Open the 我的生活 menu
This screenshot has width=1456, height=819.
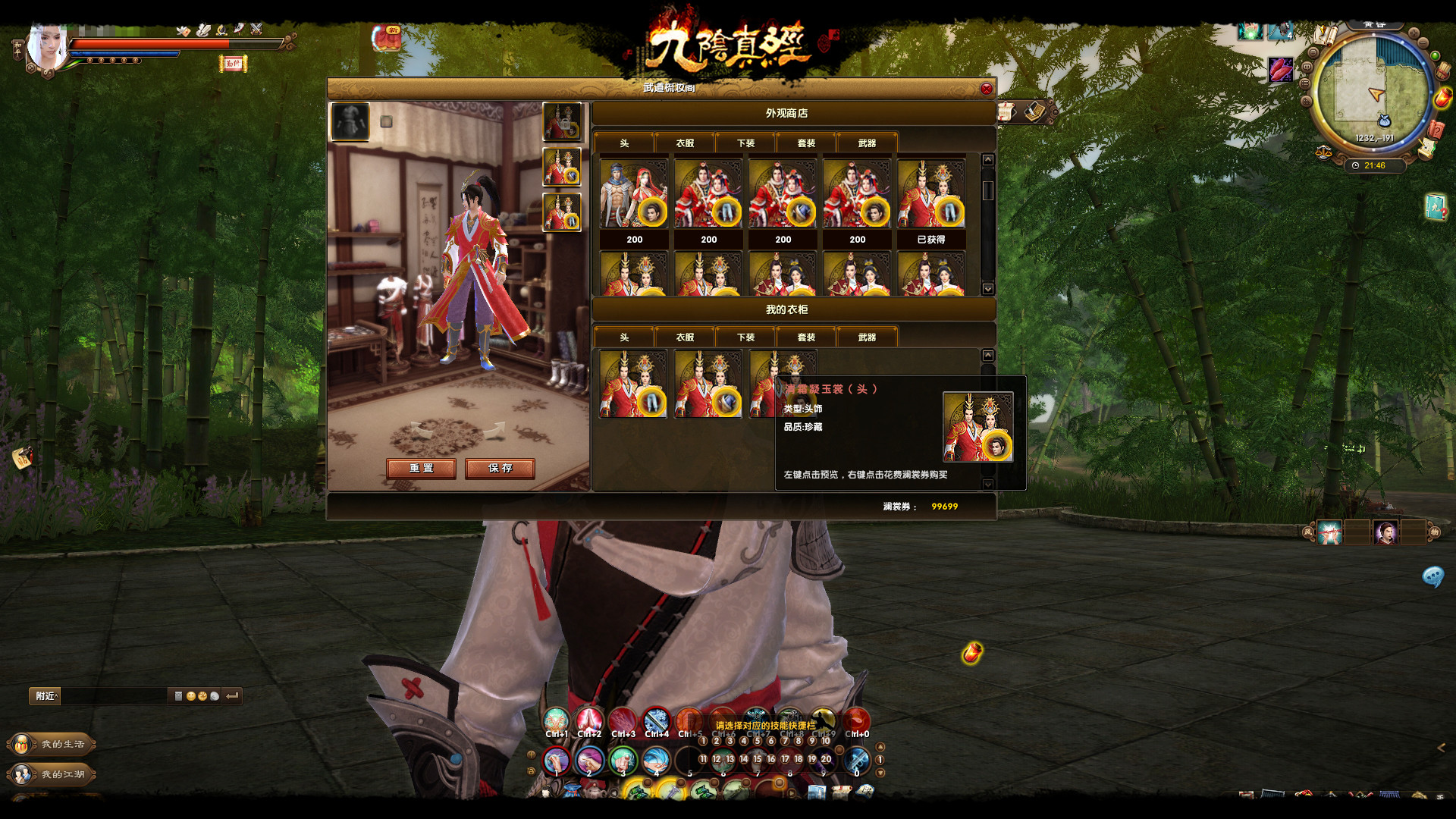[x=53, y=744]
